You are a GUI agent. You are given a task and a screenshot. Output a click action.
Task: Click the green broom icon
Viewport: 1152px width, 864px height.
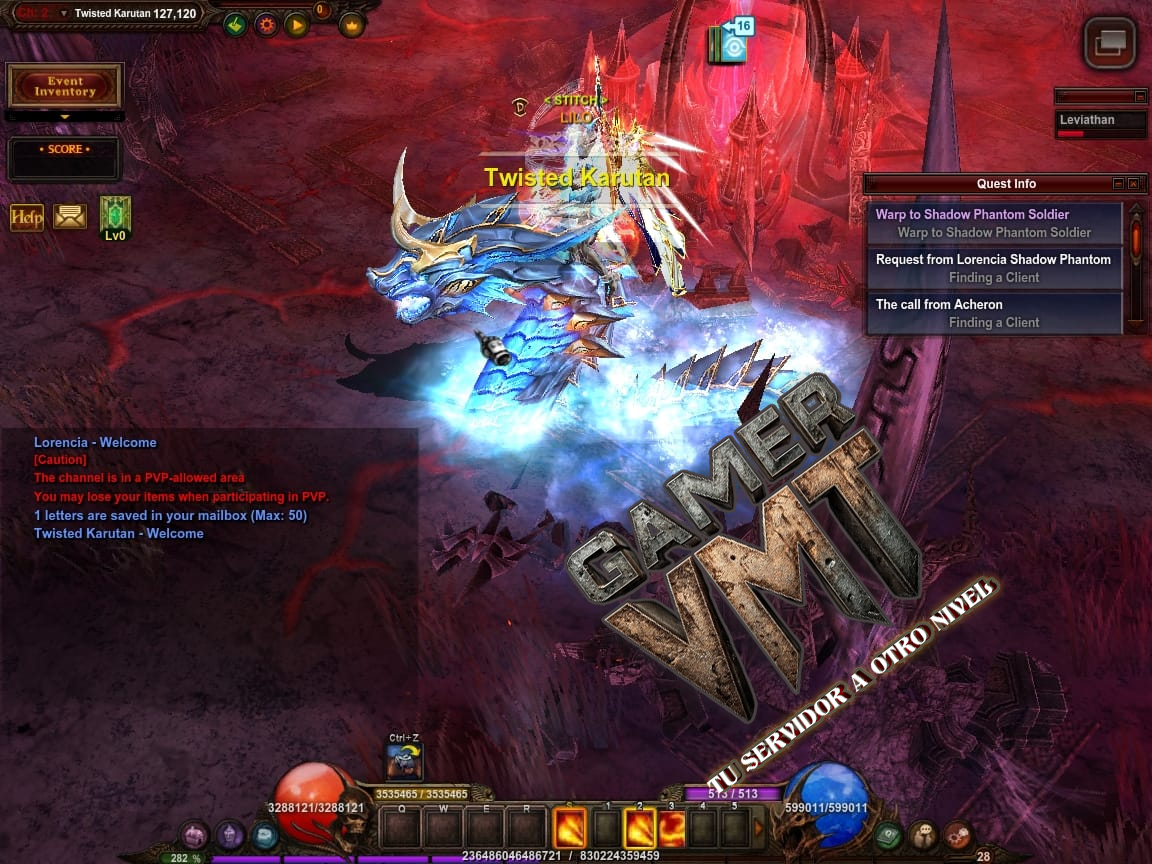pos(235,25)
